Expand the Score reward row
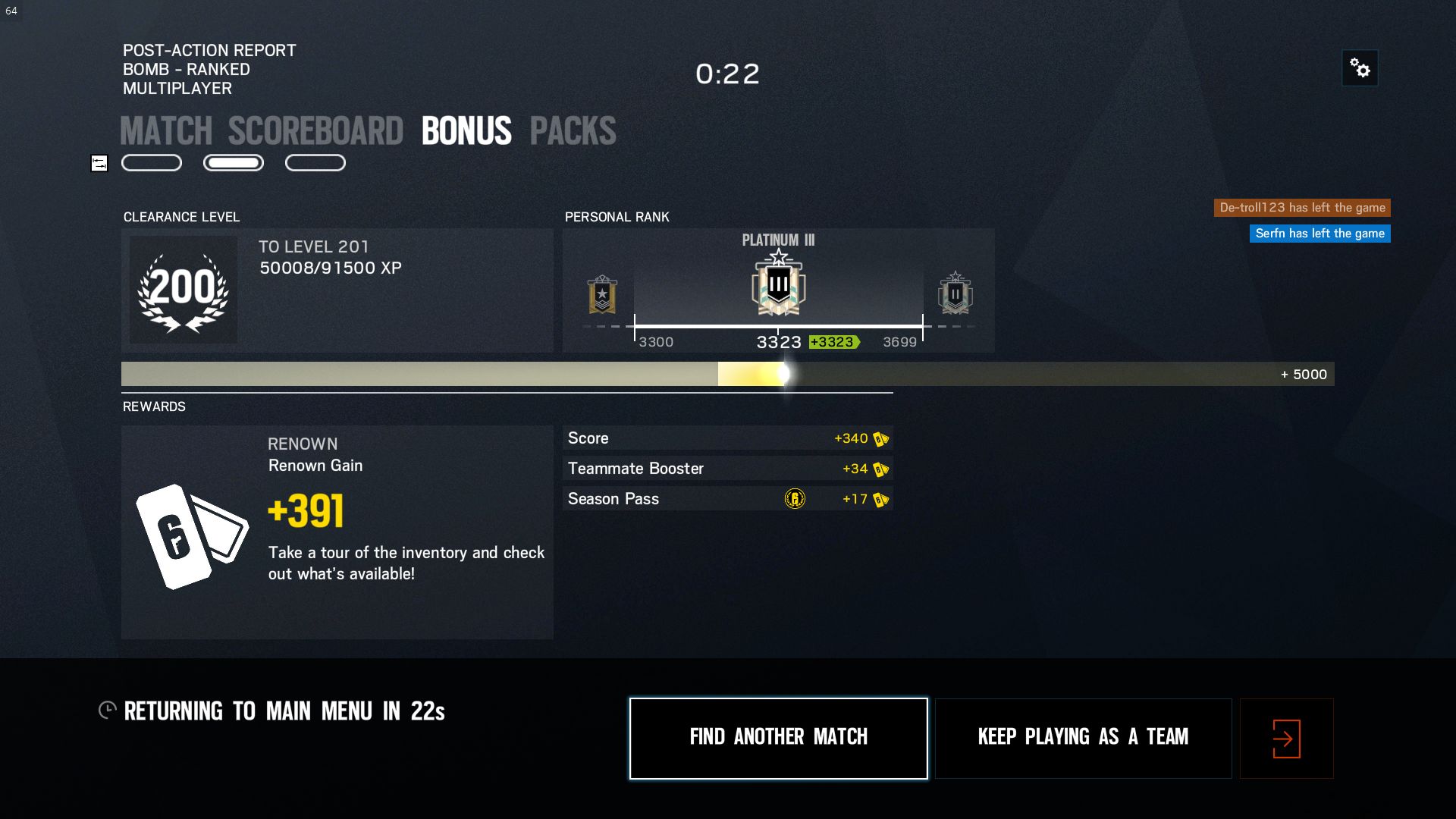Image resolution: width=1456 pixels, height=819 pixels. 726,438
